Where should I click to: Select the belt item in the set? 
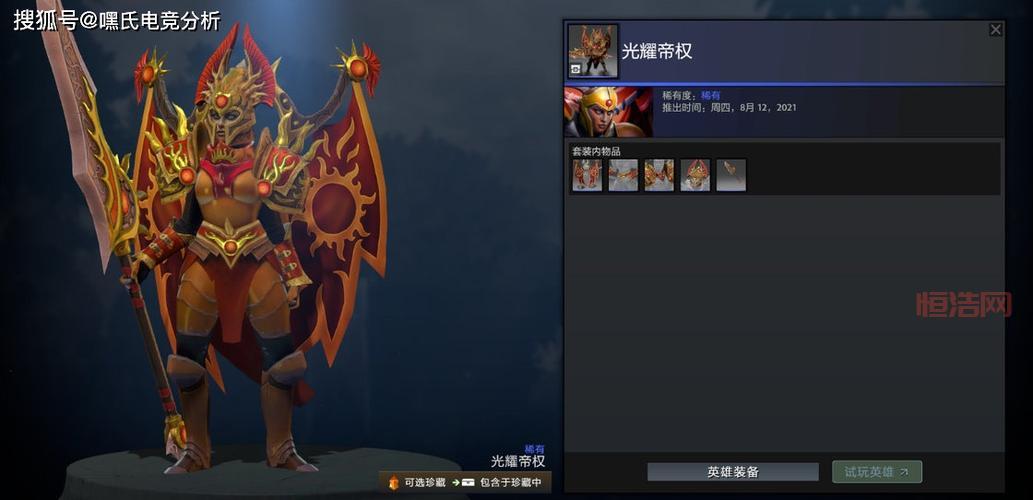tap(623, 175)
